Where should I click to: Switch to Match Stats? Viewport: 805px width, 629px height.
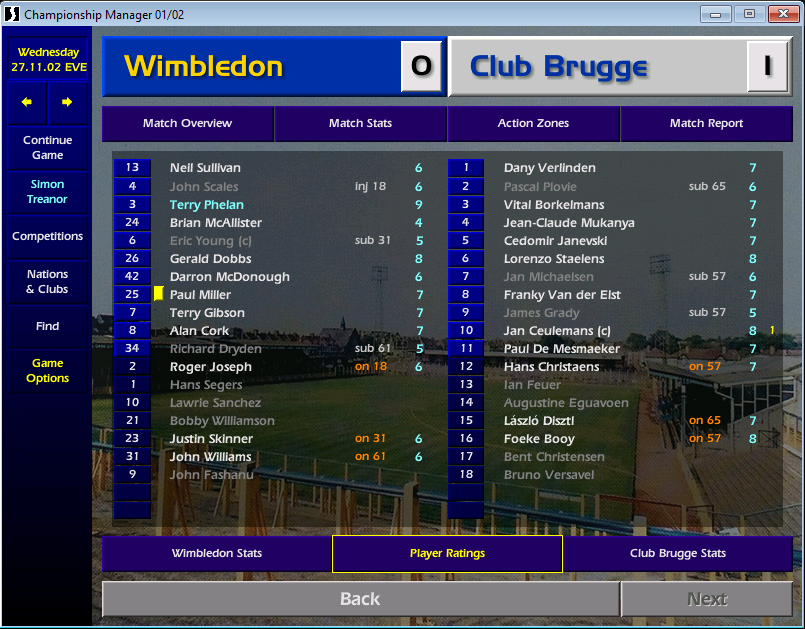click(x=360, y=124)
